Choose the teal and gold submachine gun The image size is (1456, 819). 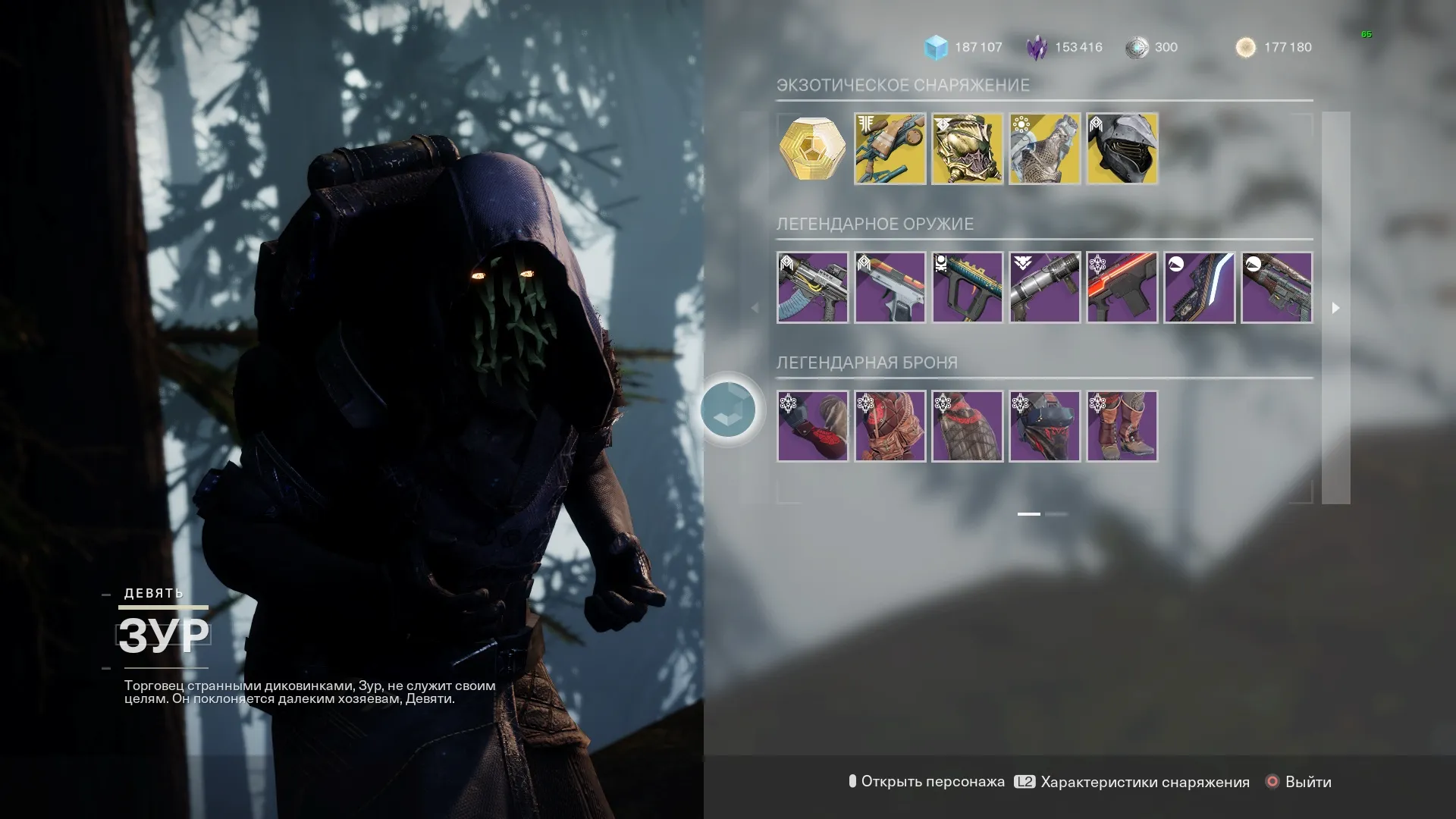[x=967, y=287]
